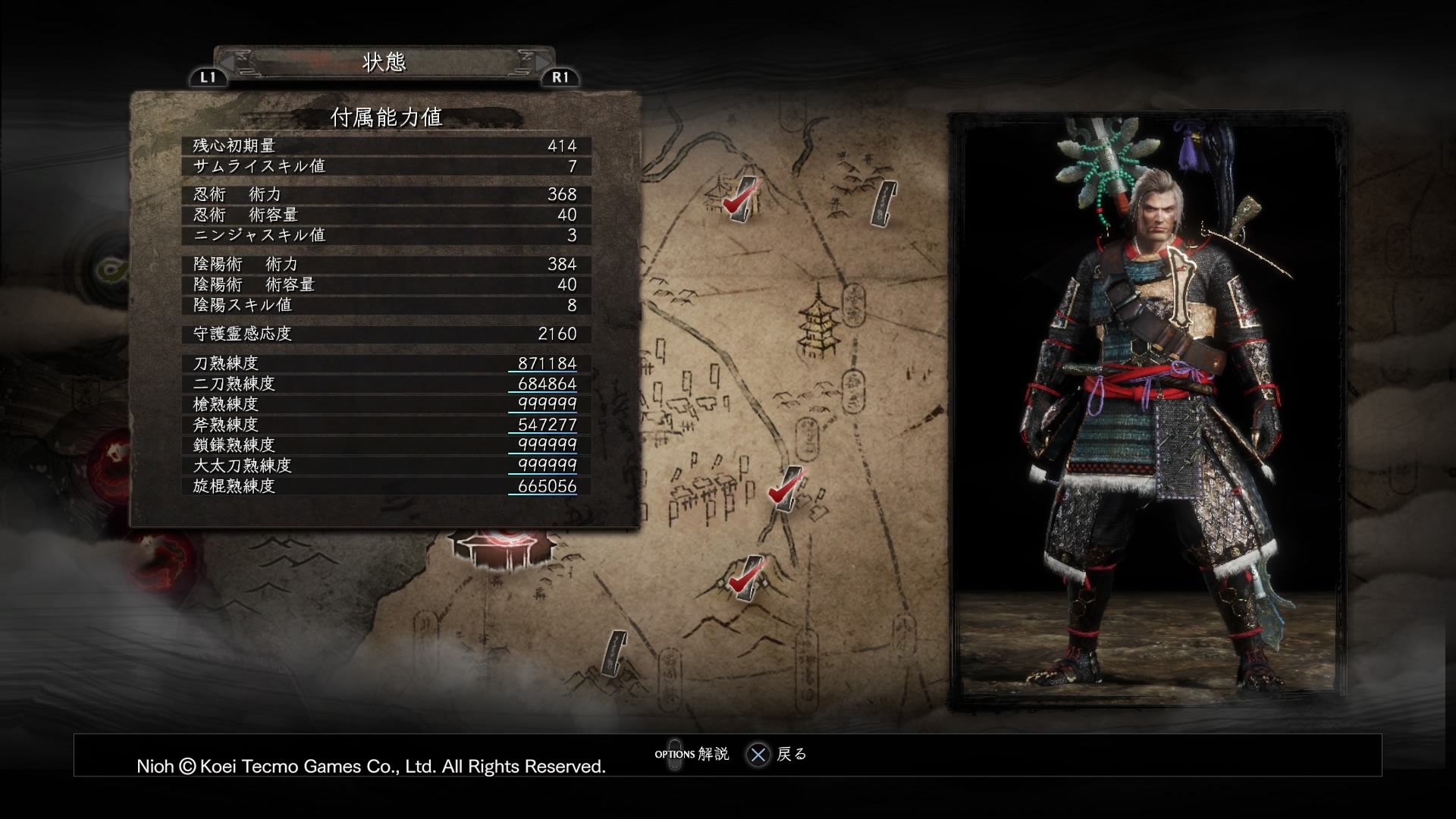Highlight the 槍熟練度 spear proficiency row
Viewport: 1456px width, 819px height.
pos(385,404)
